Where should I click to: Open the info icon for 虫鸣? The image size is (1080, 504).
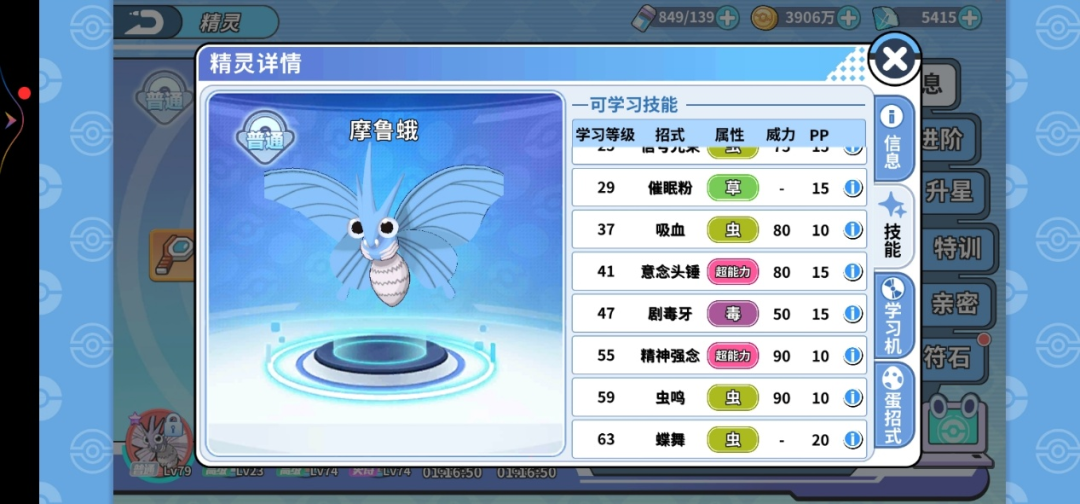(853, 398)
